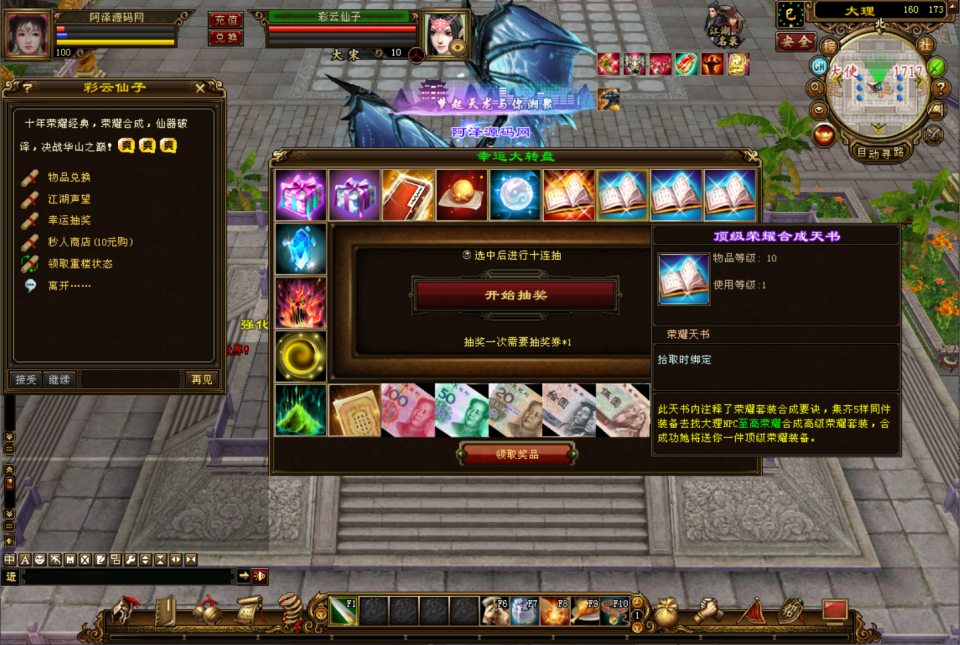Activate 自动寻路 auto-pathfinding below the minimap

881,153
